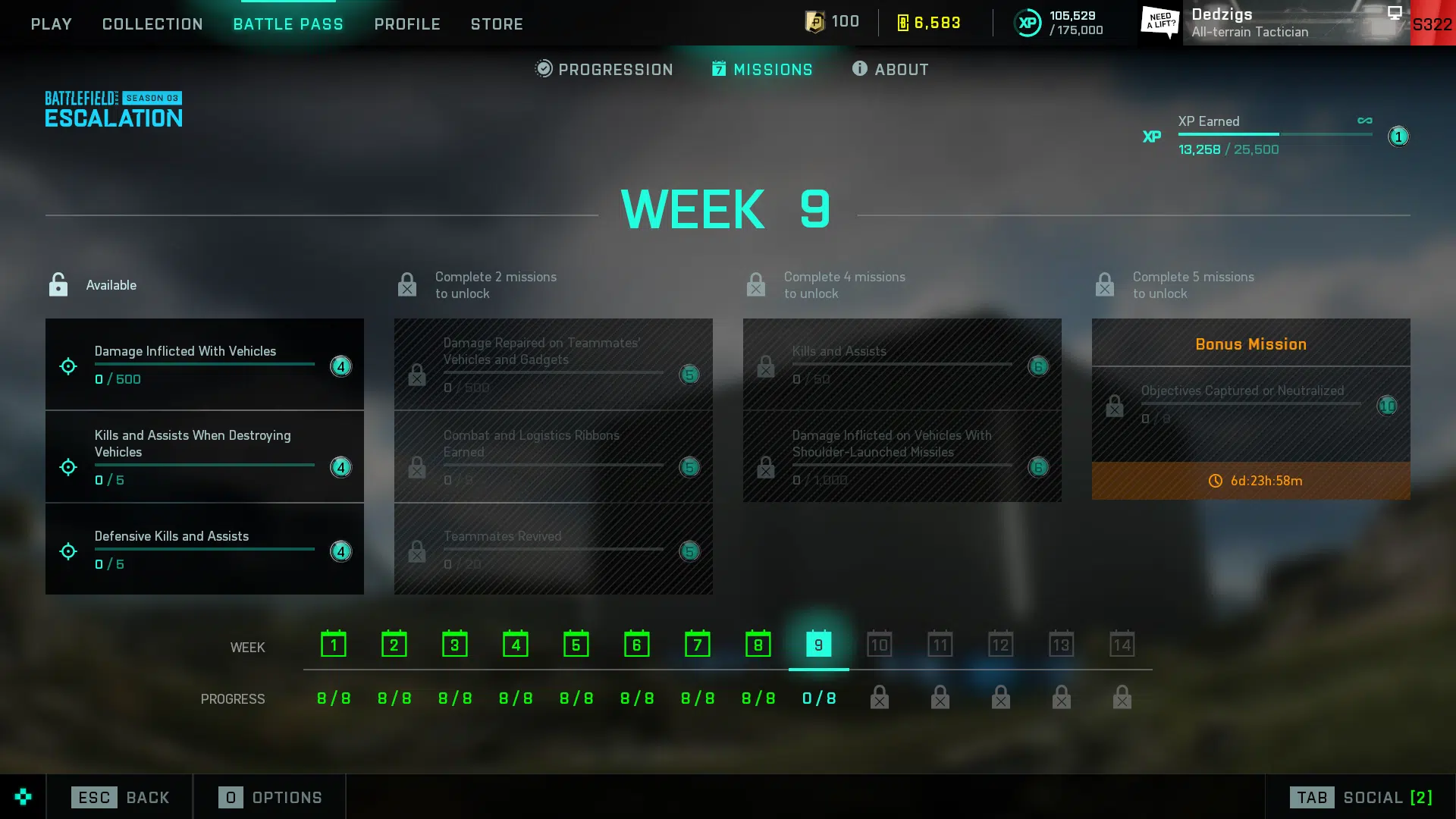View Week 1 missions
Viewport: 1456px width, 819px height.
coord(333,645)
